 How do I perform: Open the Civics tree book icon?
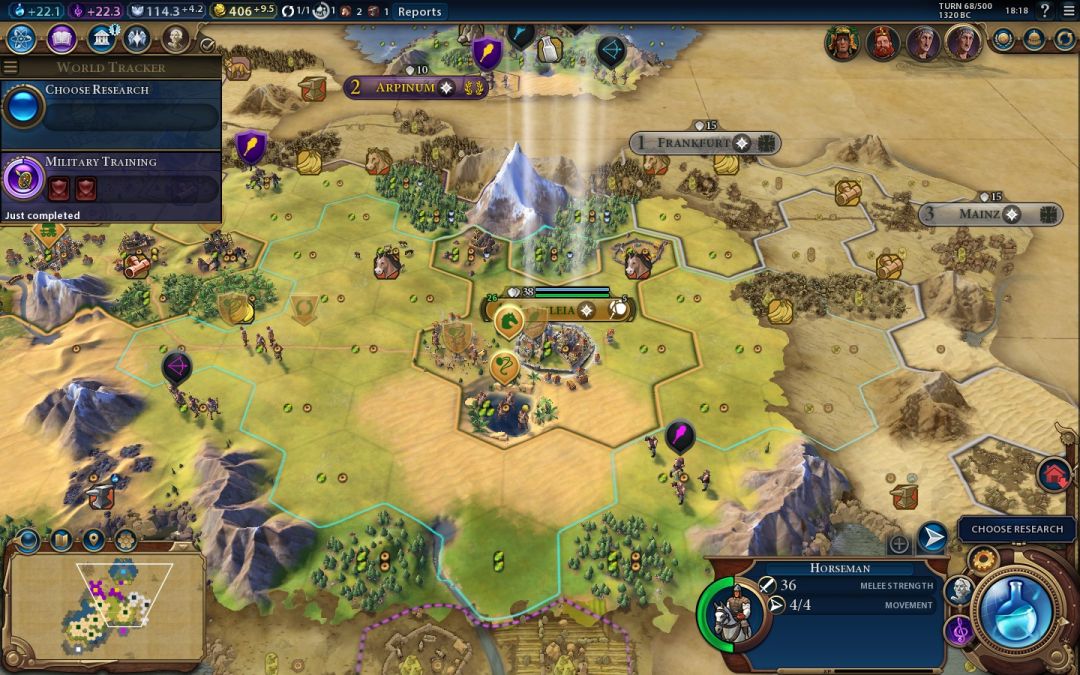point(62,40)
